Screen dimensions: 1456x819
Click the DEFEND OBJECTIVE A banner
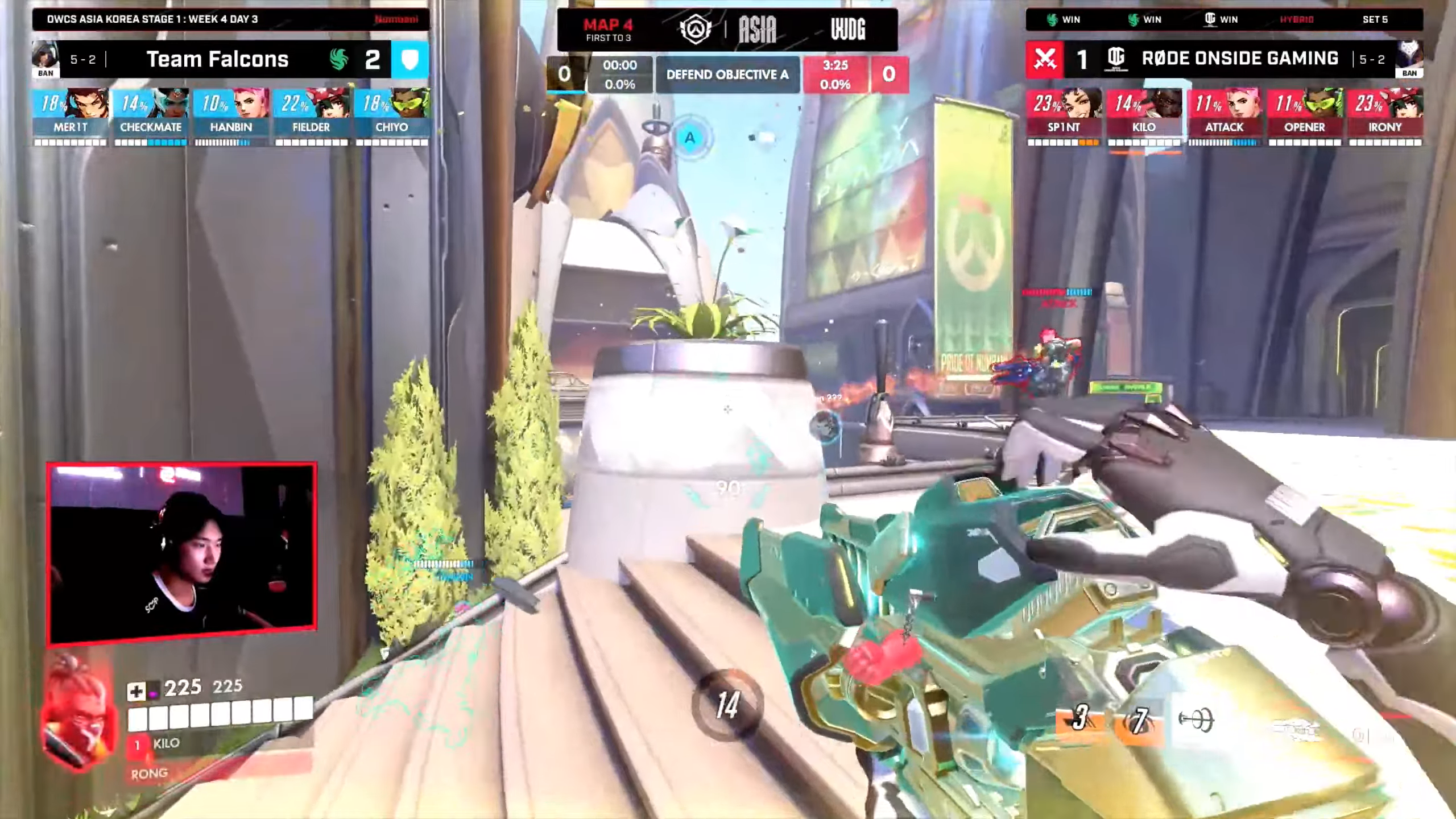coord(728,75)
